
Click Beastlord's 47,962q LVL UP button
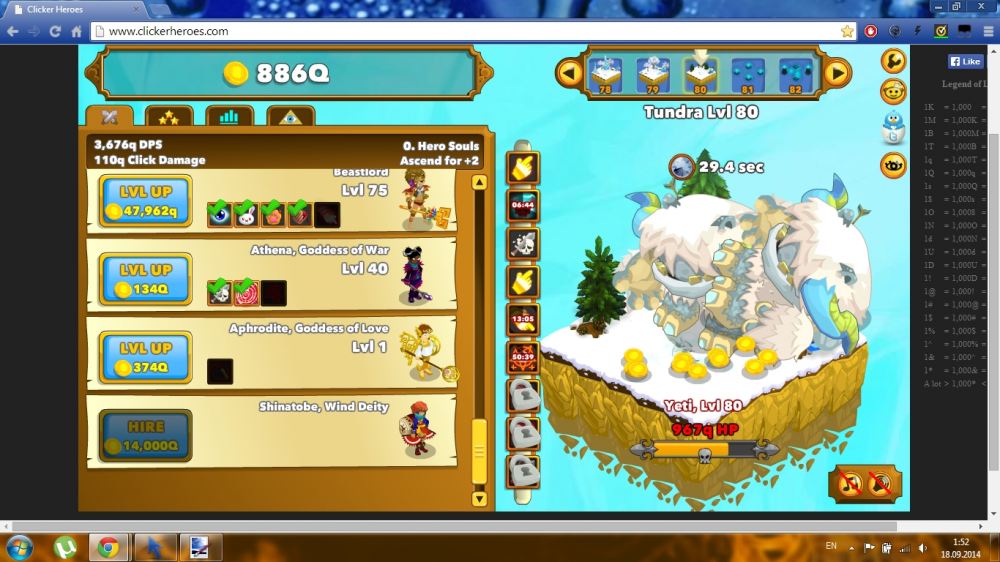146,200
